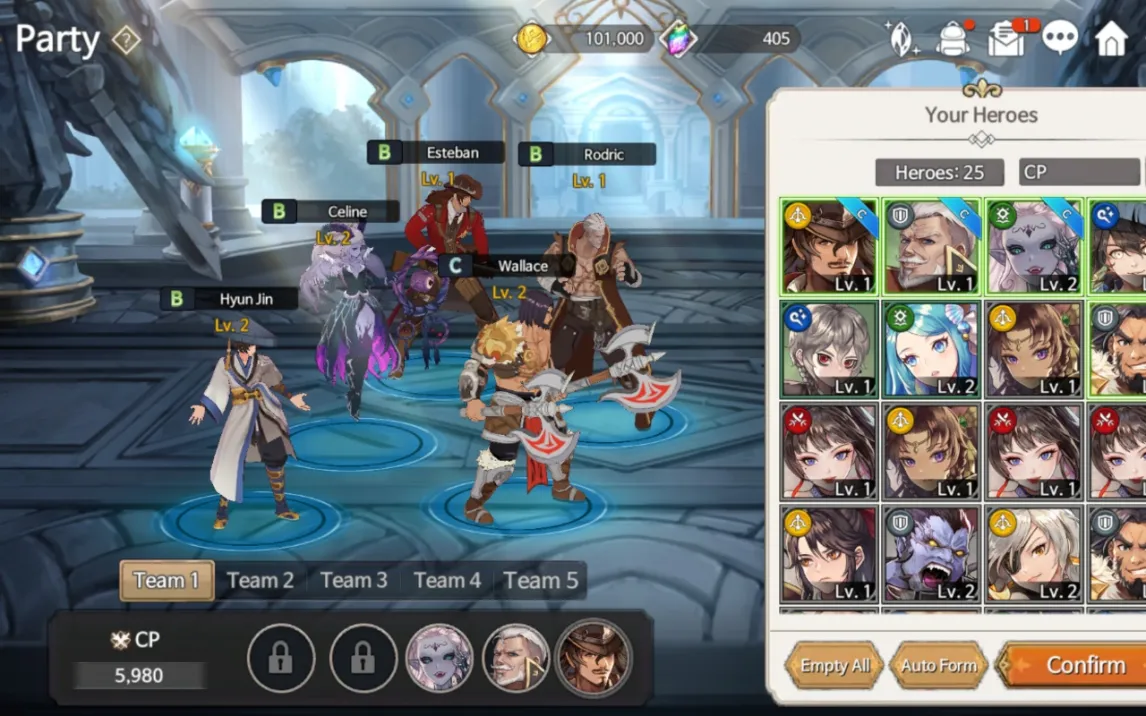The image size is (1146, 716).
Task: Confirm the party formation
Action: (x=1074, y=665)
